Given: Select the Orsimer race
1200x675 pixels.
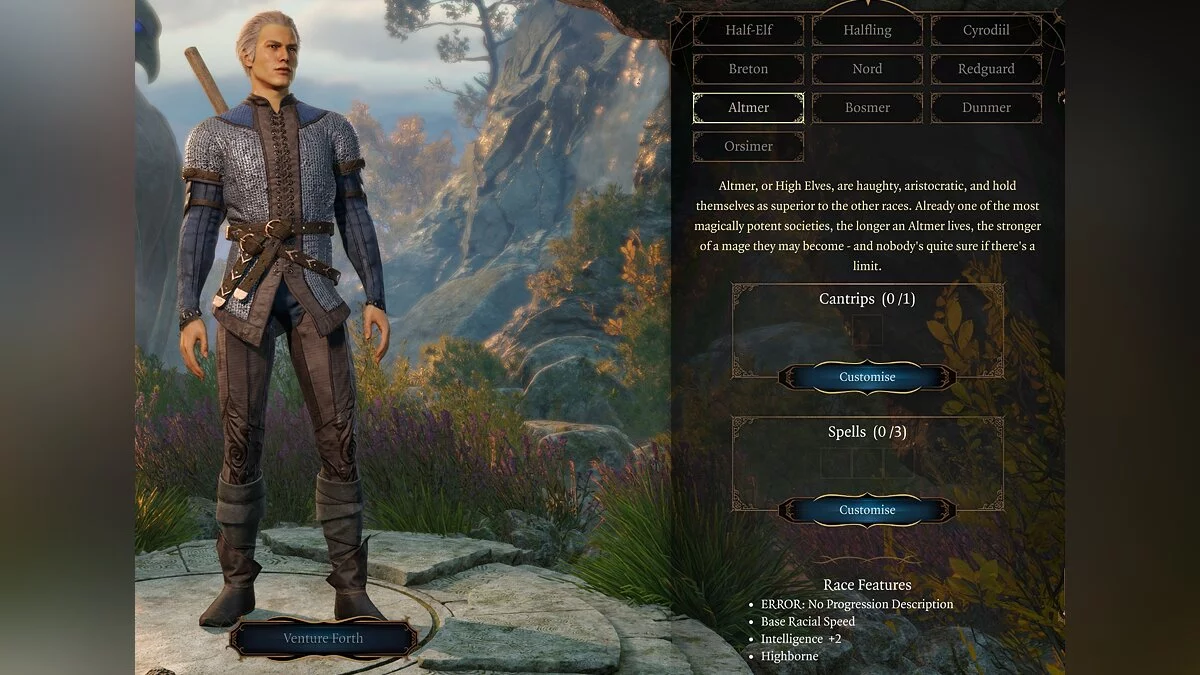Looking at the screenshot, I should pyautogui.click(x=748, y=146).
